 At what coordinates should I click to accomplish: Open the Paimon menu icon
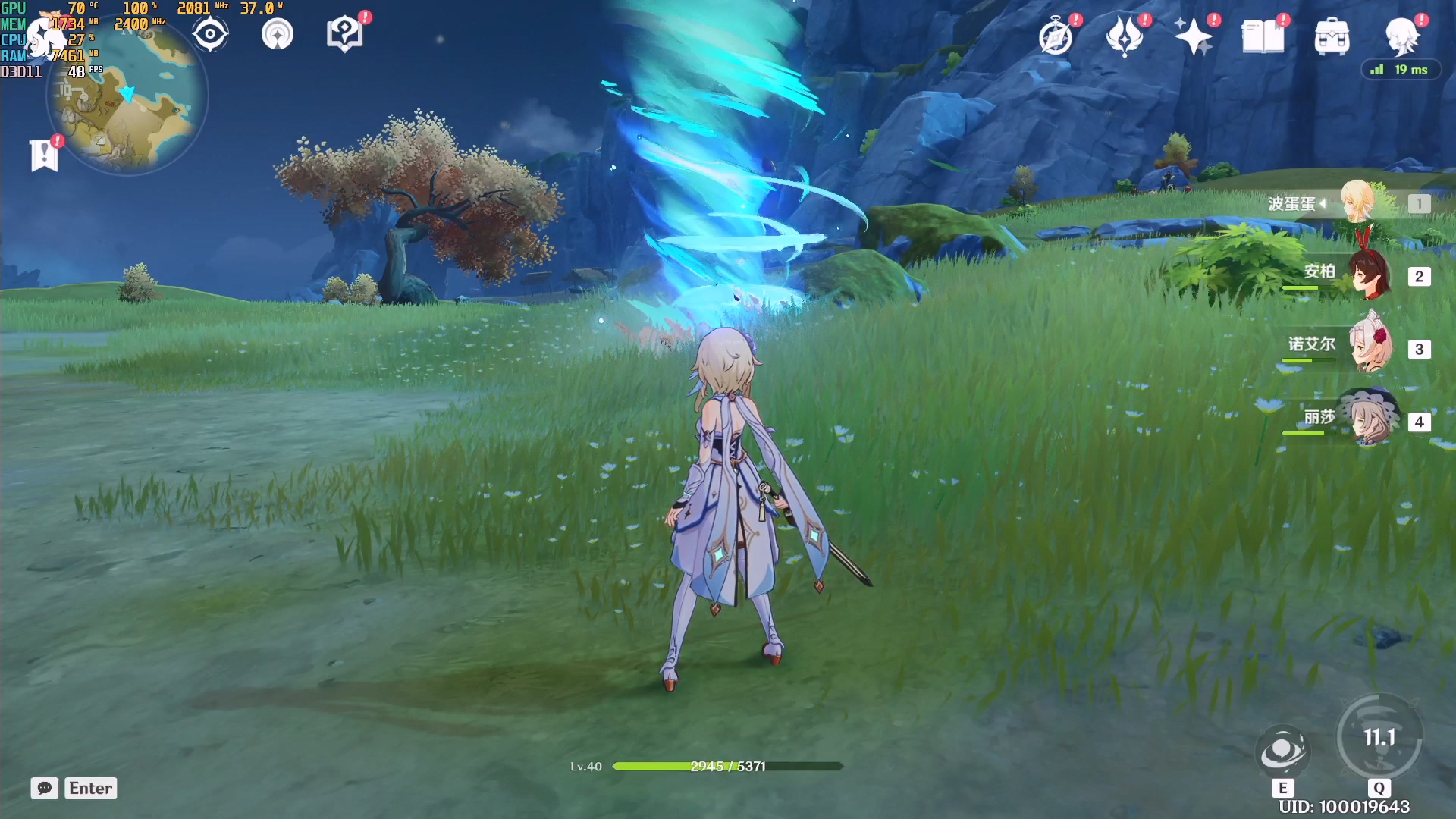click(x=1401, y=35)
